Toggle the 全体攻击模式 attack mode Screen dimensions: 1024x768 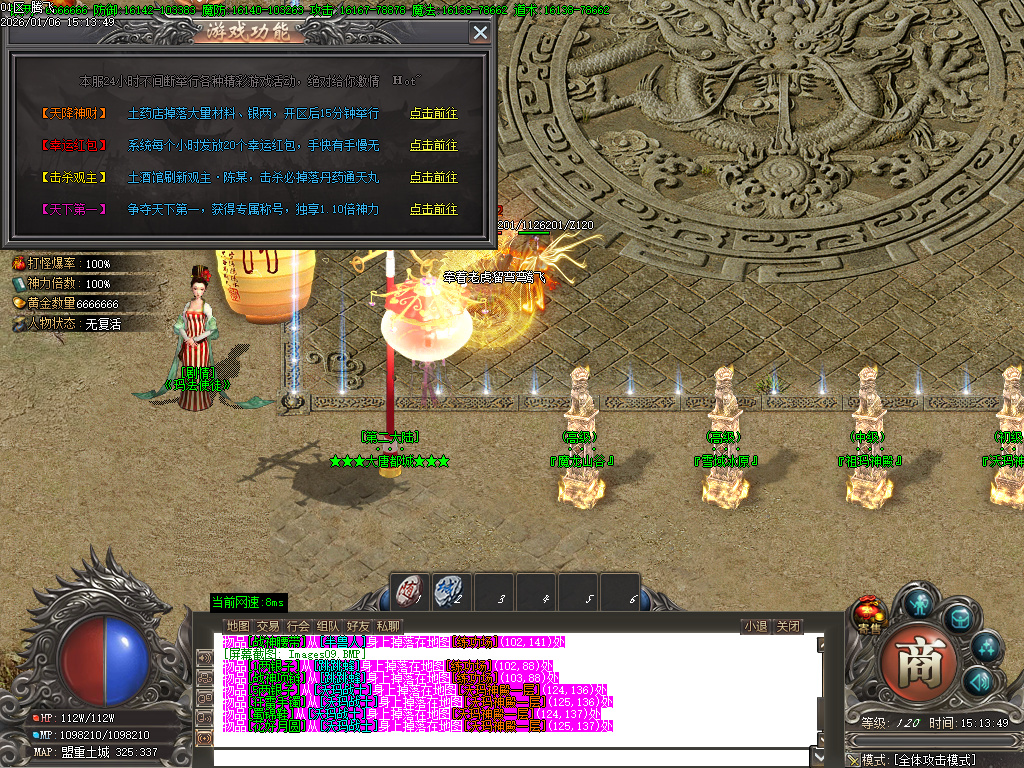coord(933,760)
